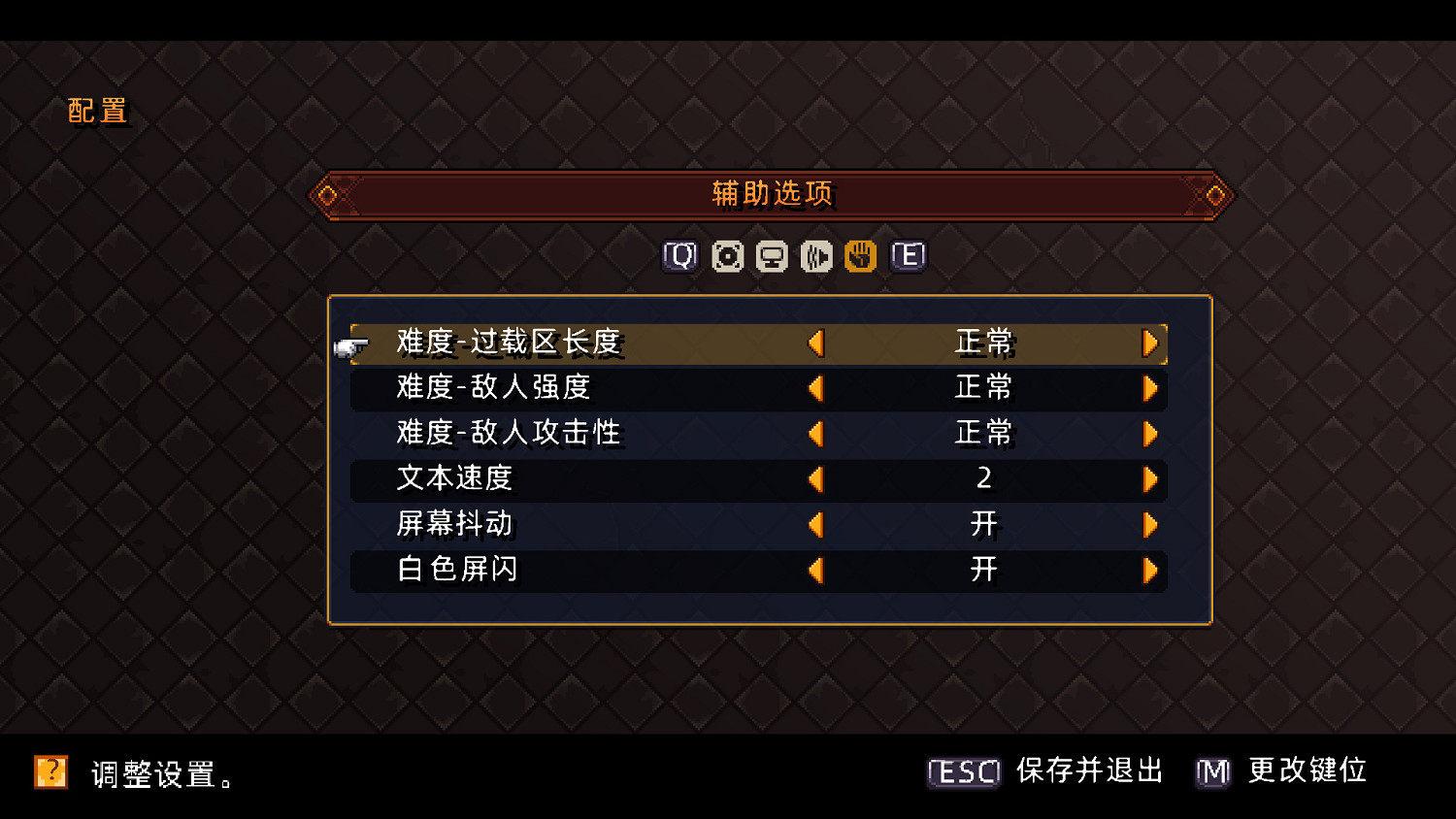This screenshot has height=819, width=1456.
Task: Click the 配置 title label
Action: pyautogui.click(x=97, y=111)
